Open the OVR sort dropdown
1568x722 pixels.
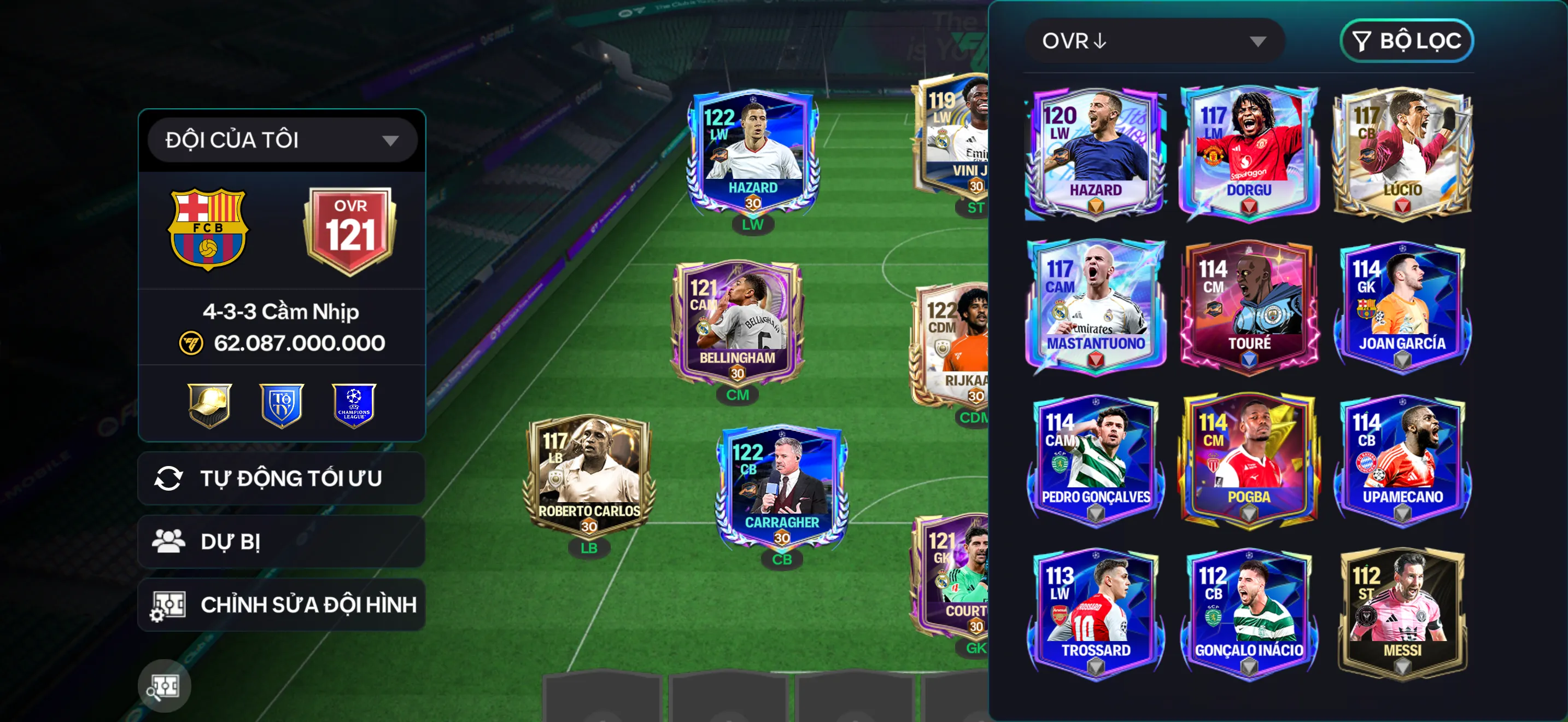click(x=1154, y=41)
